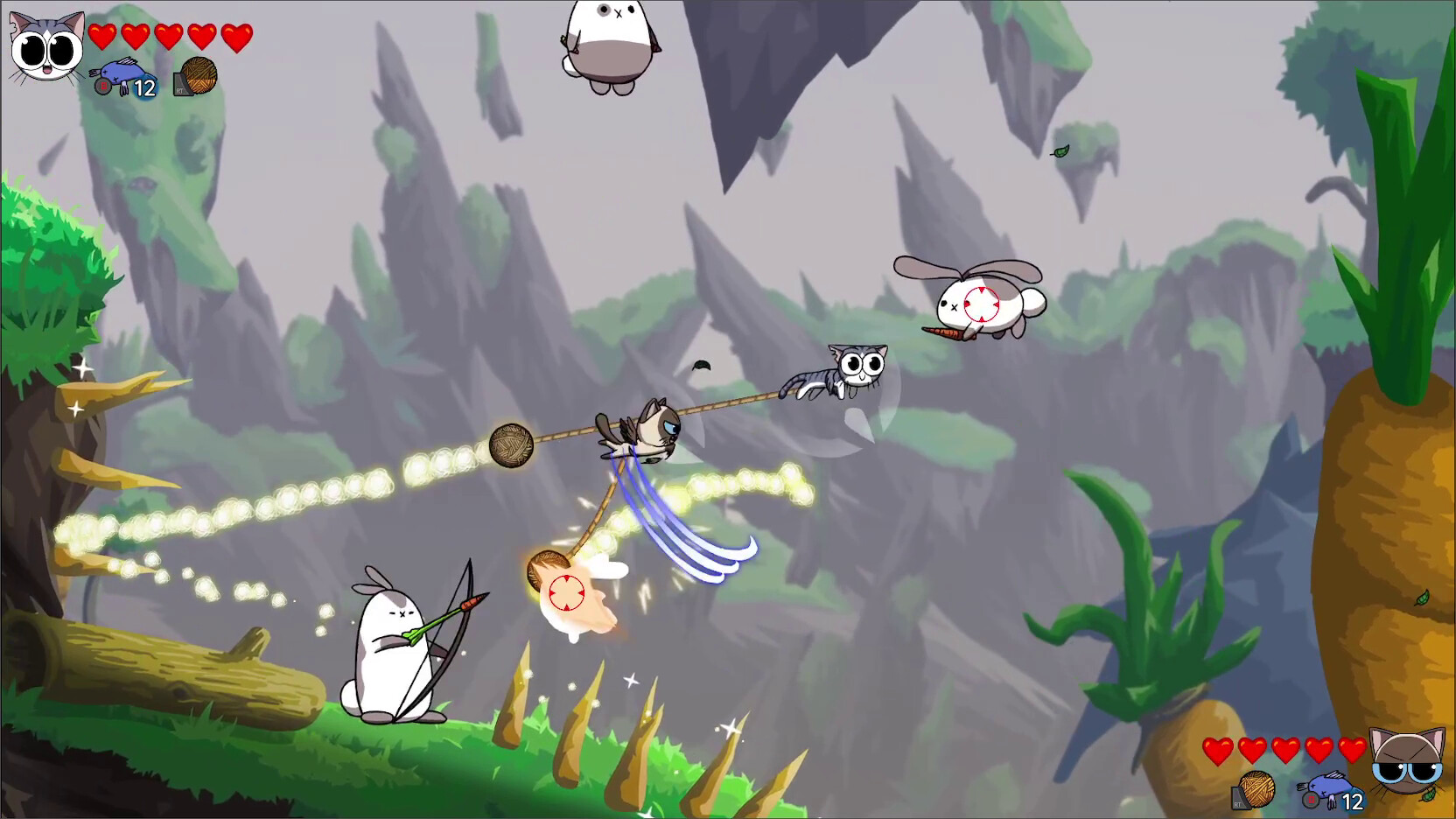Screen dimensions: 1456x819
Task: Click the first heart in player 1's health bar
Action: [101, 37]
